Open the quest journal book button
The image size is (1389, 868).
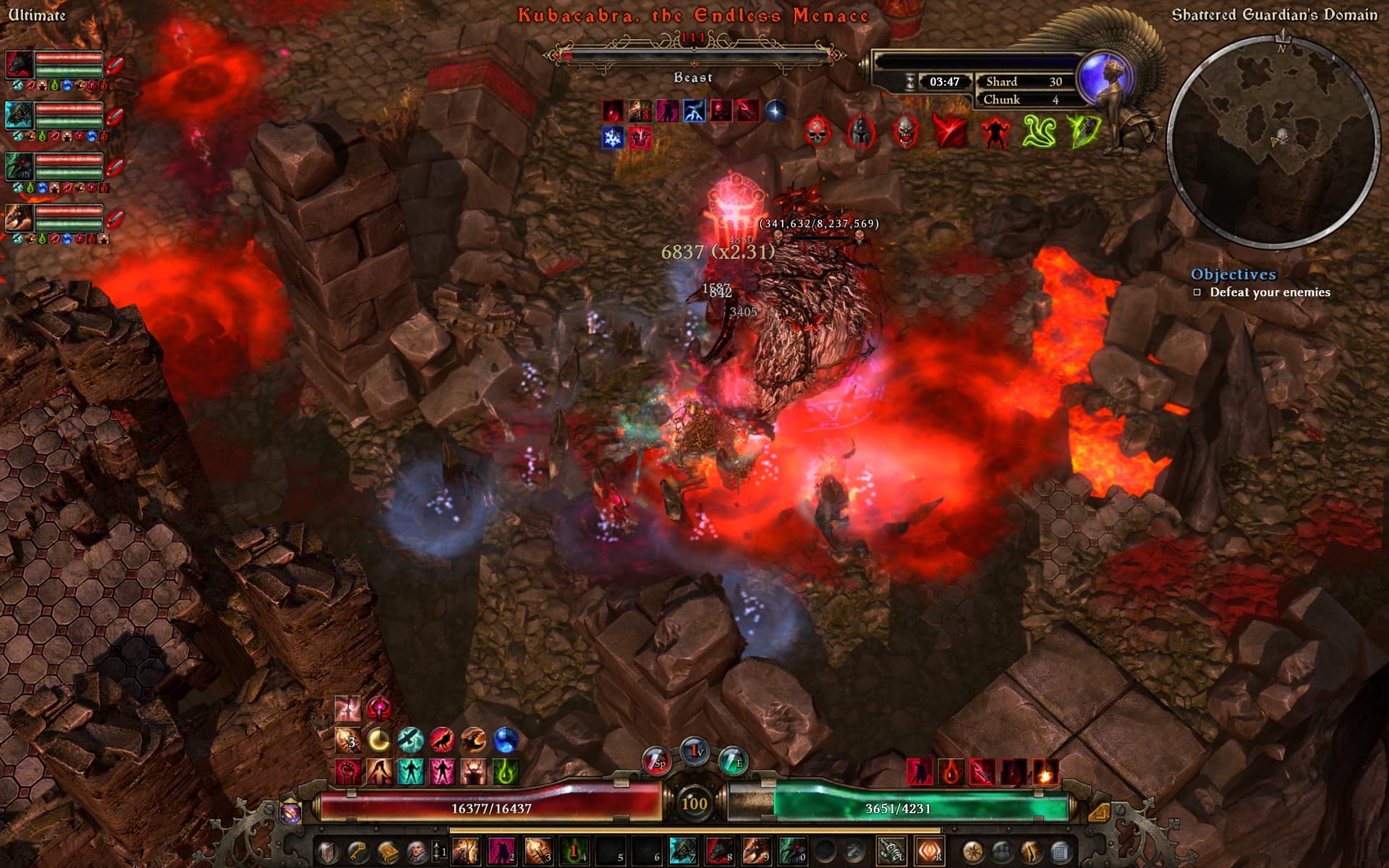[387, 851]
